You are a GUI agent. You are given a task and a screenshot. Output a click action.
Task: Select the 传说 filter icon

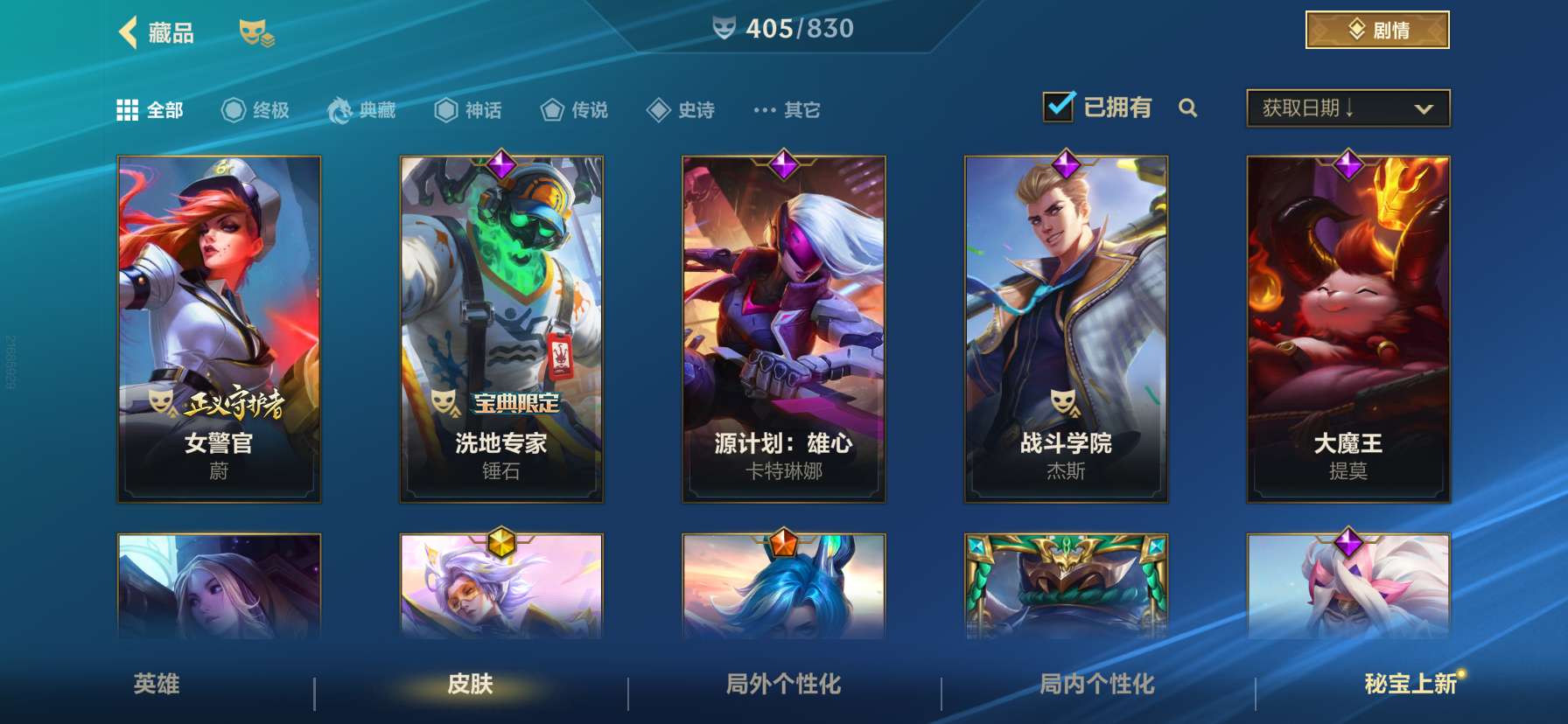(x=551, y=108)
